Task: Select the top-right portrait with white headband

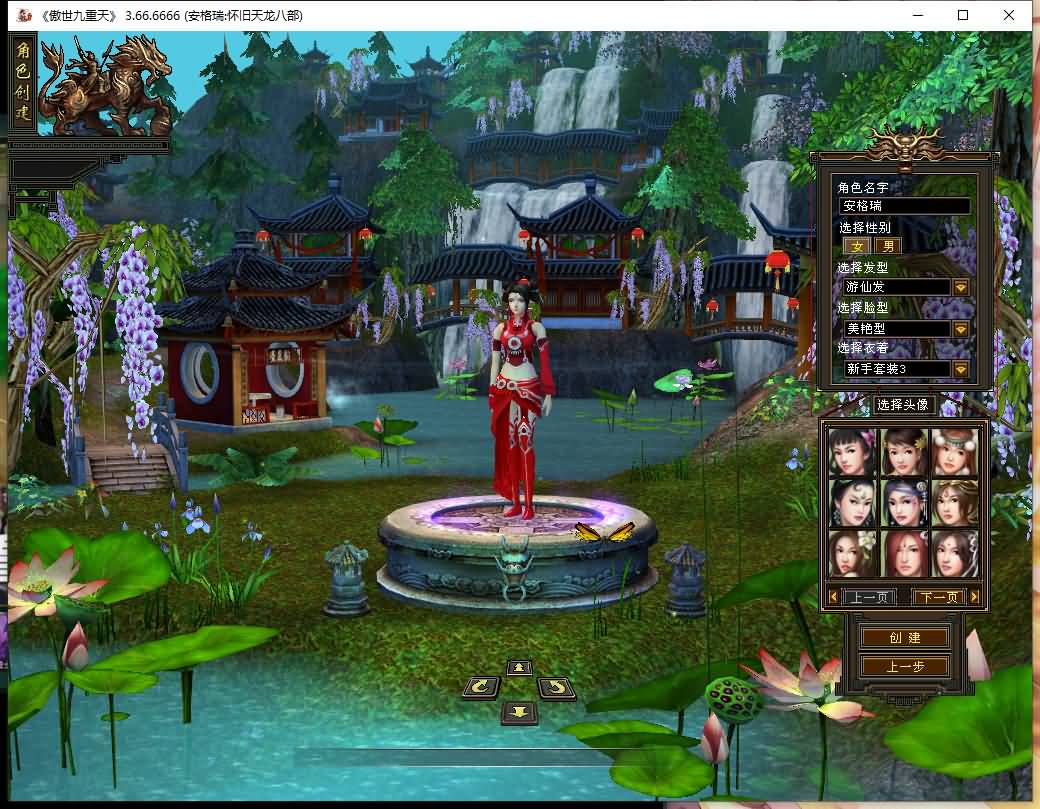Action: 955,452
